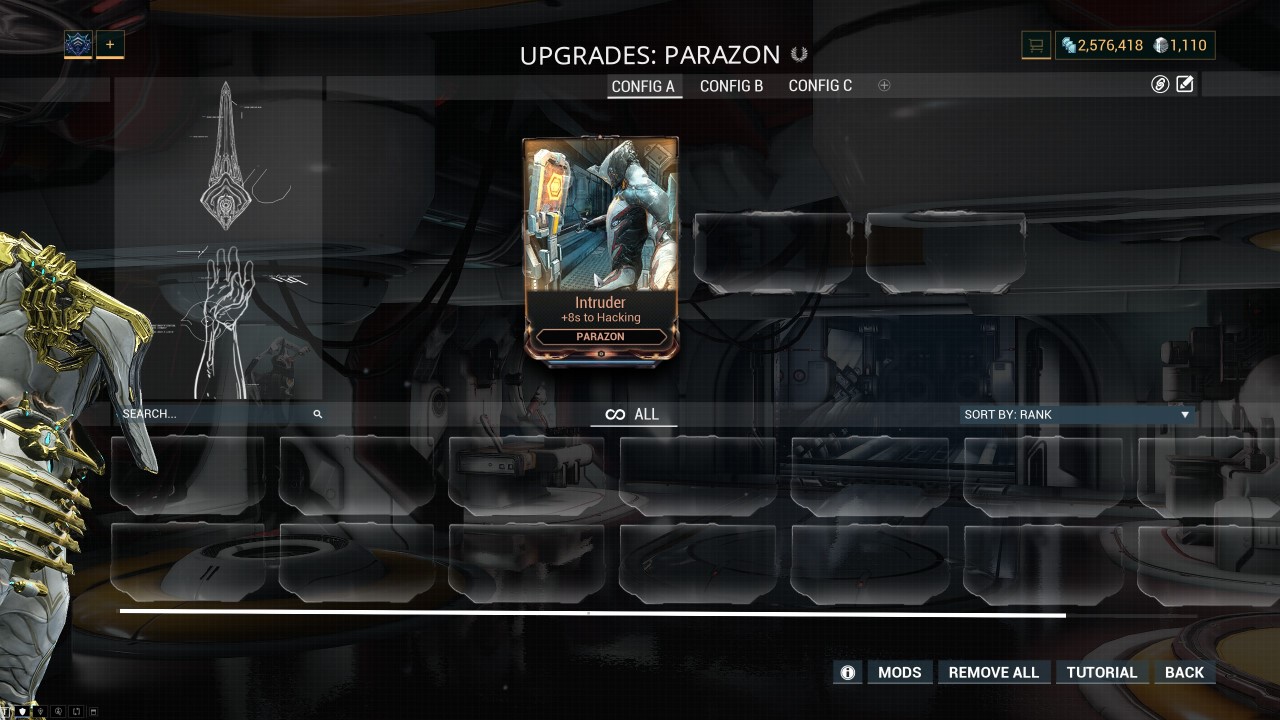Viewport: 1280px width, 720px height.
Task: Click the search magnifier icon
Action: click(318, 413)
